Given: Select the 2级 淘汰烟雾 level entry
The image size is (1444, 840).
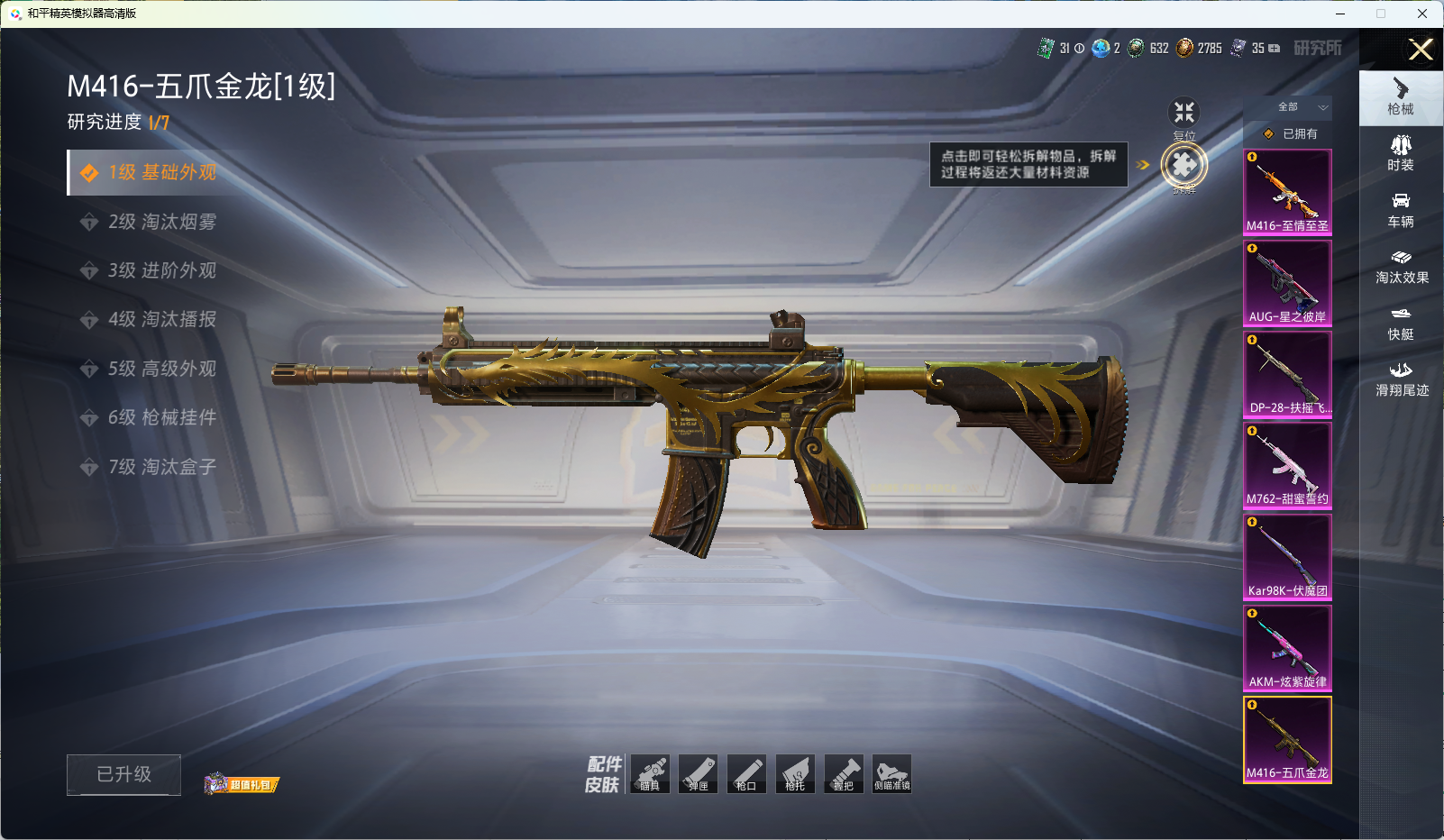Looking at the screenshot, I should 161,222.
